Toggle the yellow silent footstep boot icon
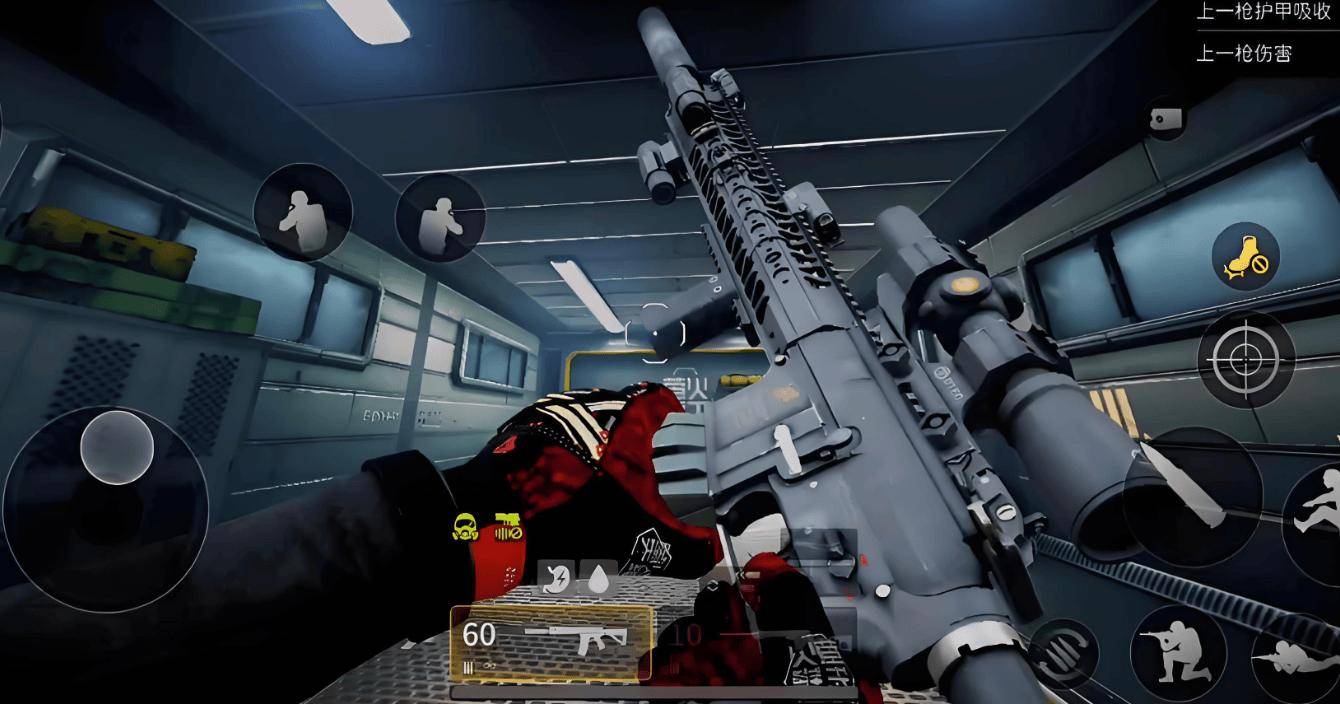 click(1245, 256)
